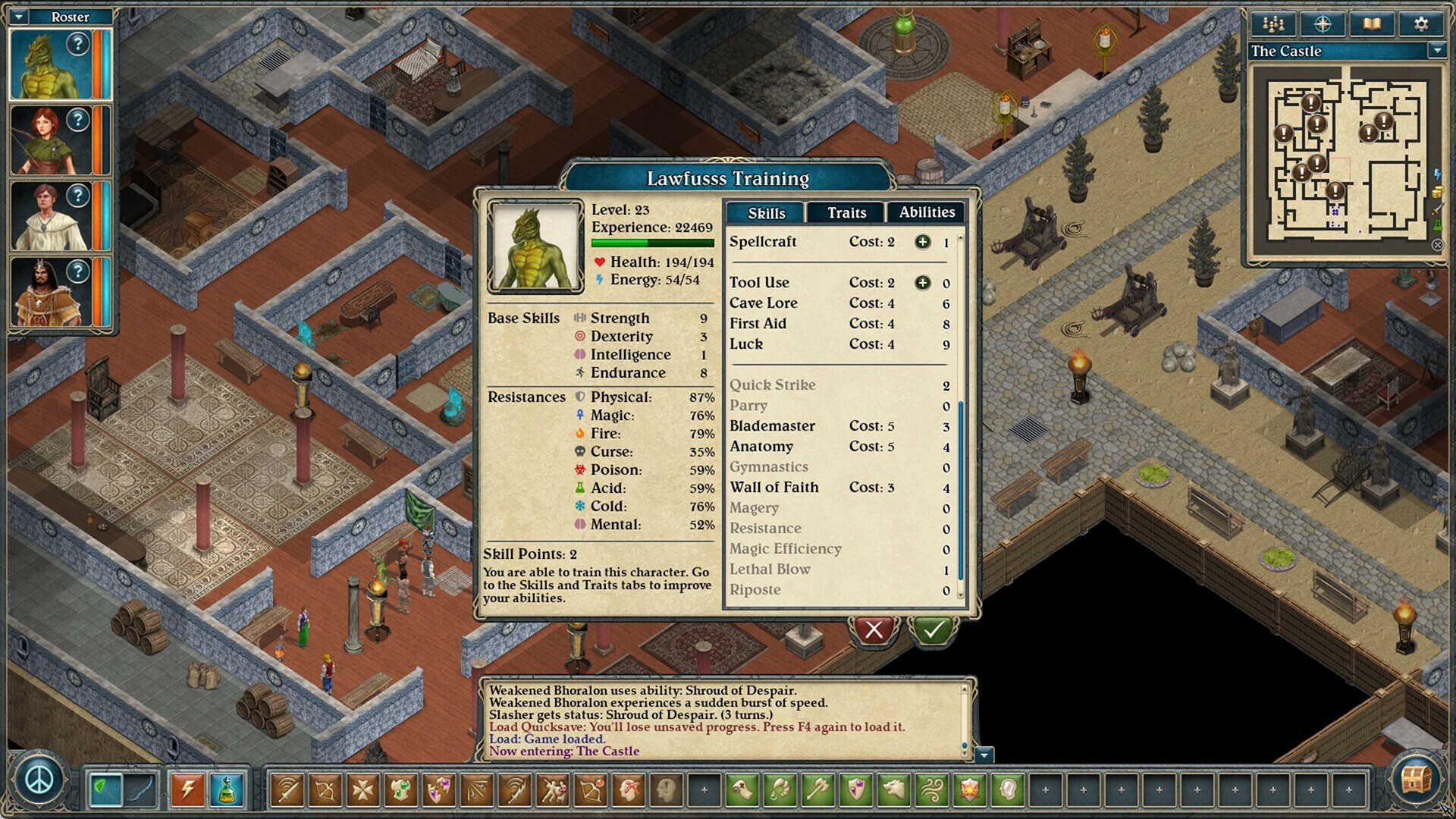The width and height of the screenshot is (1456, 819).
Task: Open the Roster panel dropdown arrow
Action: click(x=20, y=16)
